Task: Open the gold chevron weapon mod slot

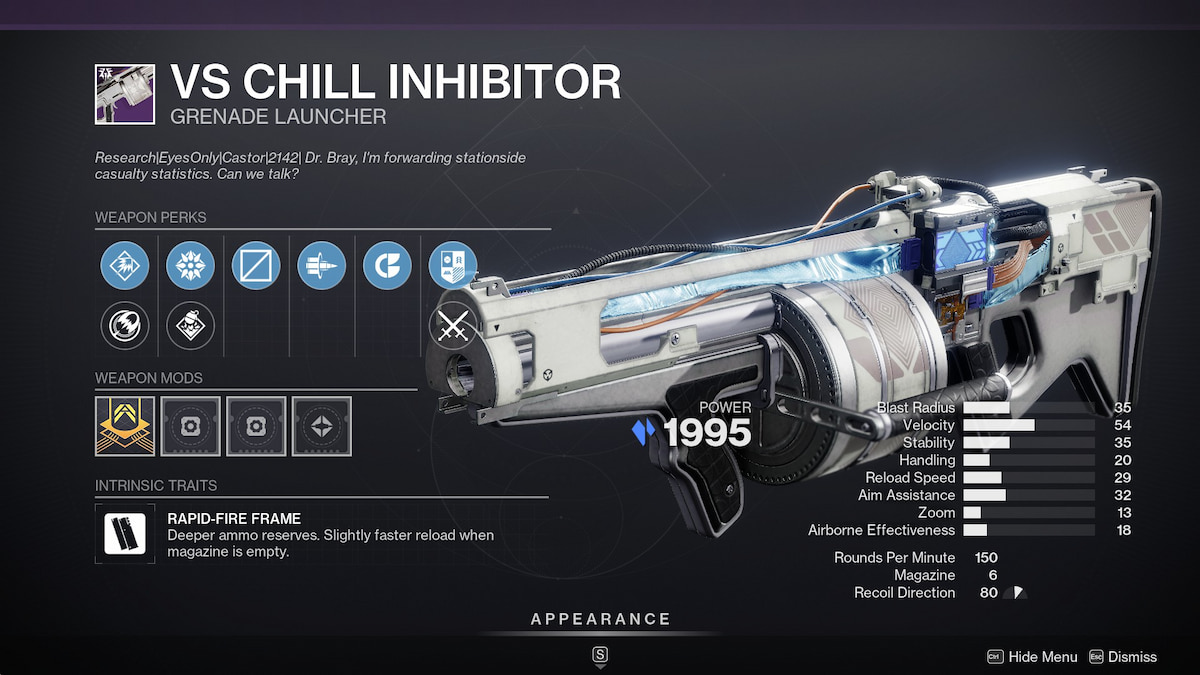Action: [125, 426]
